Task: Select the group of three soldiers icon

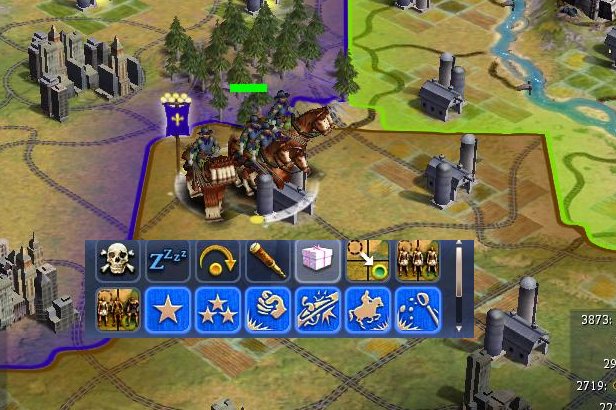Action: click(x=415, y=260)
